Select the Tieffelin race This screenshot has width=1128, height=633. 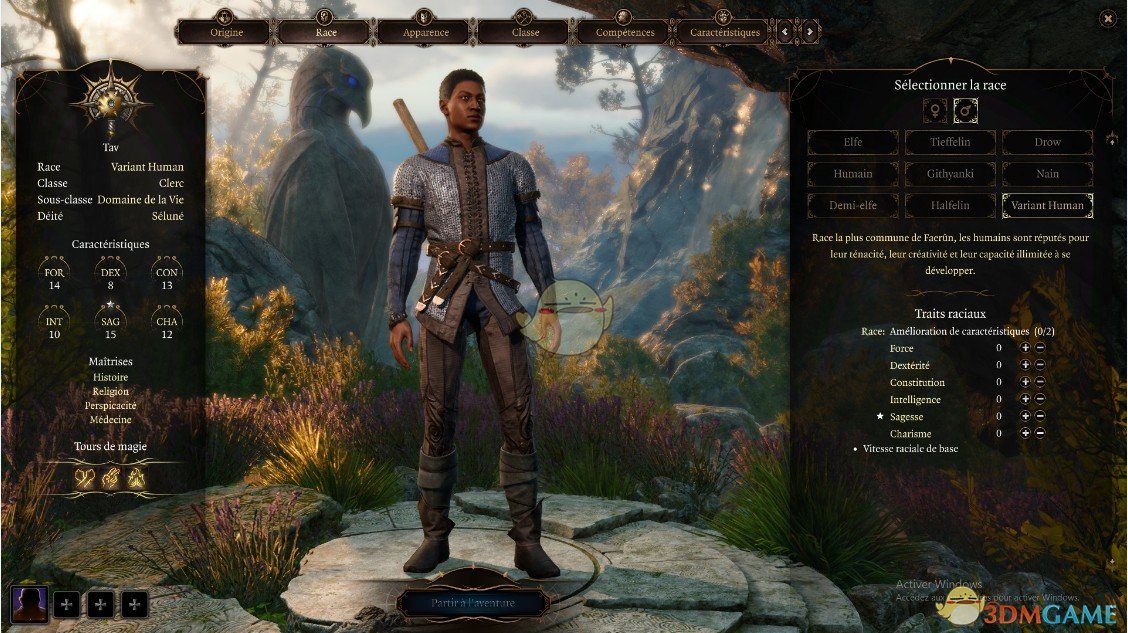950,142
